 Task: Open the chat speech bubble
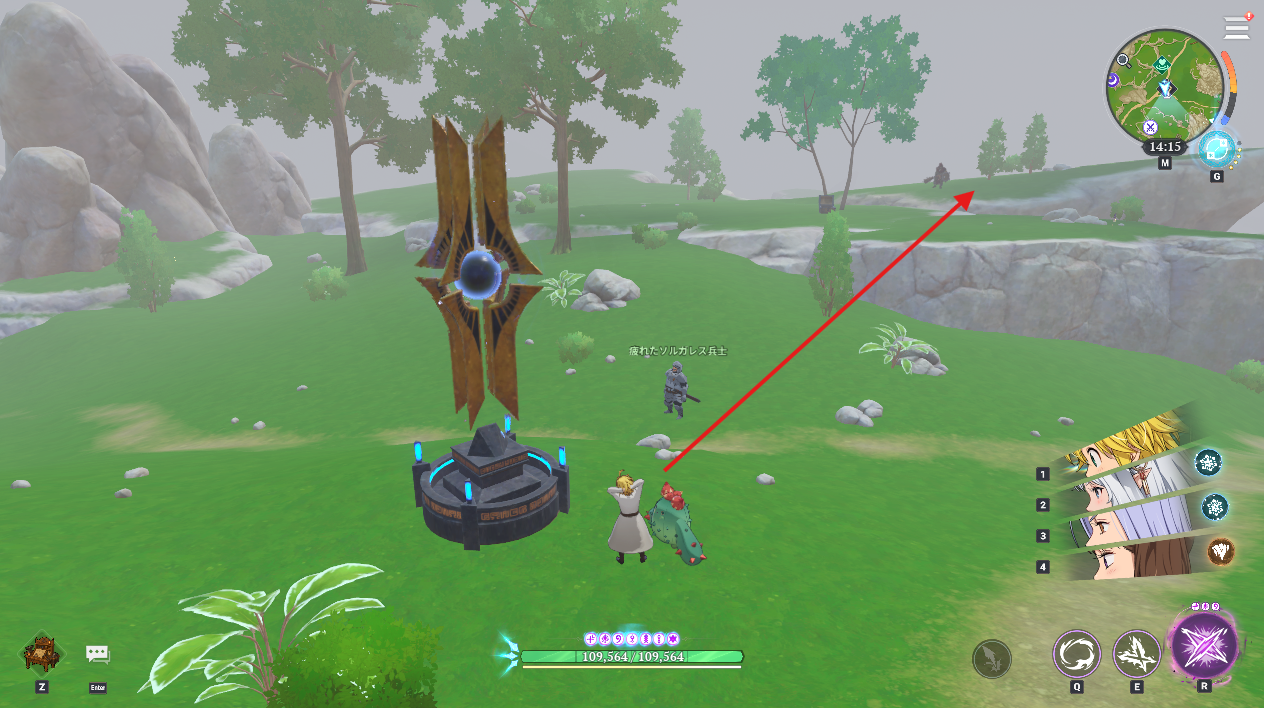[x=97, y=654]
